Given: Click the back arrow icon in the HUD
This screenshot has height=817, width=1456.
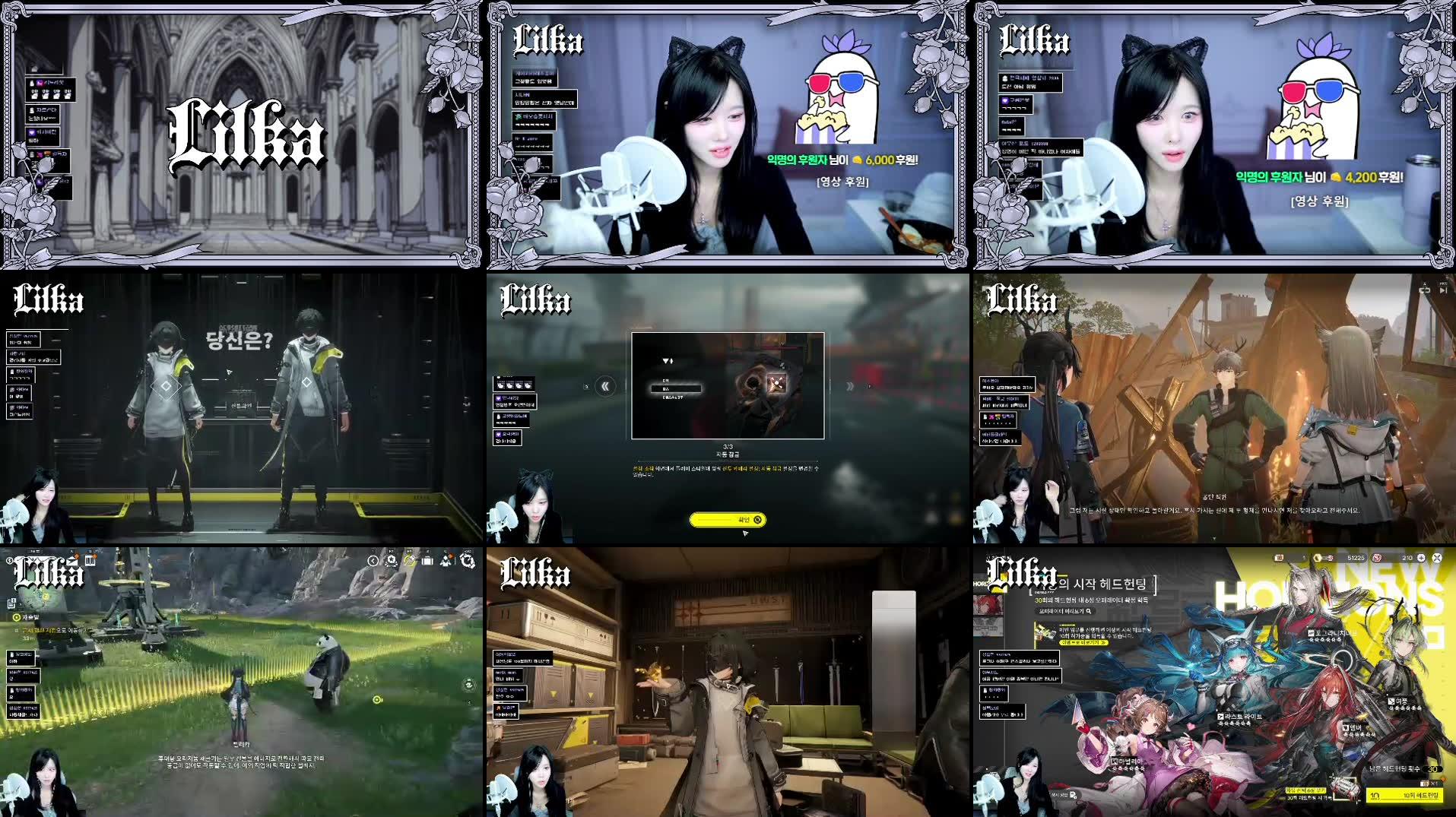Looking at the screenshot, I should 372,561.
